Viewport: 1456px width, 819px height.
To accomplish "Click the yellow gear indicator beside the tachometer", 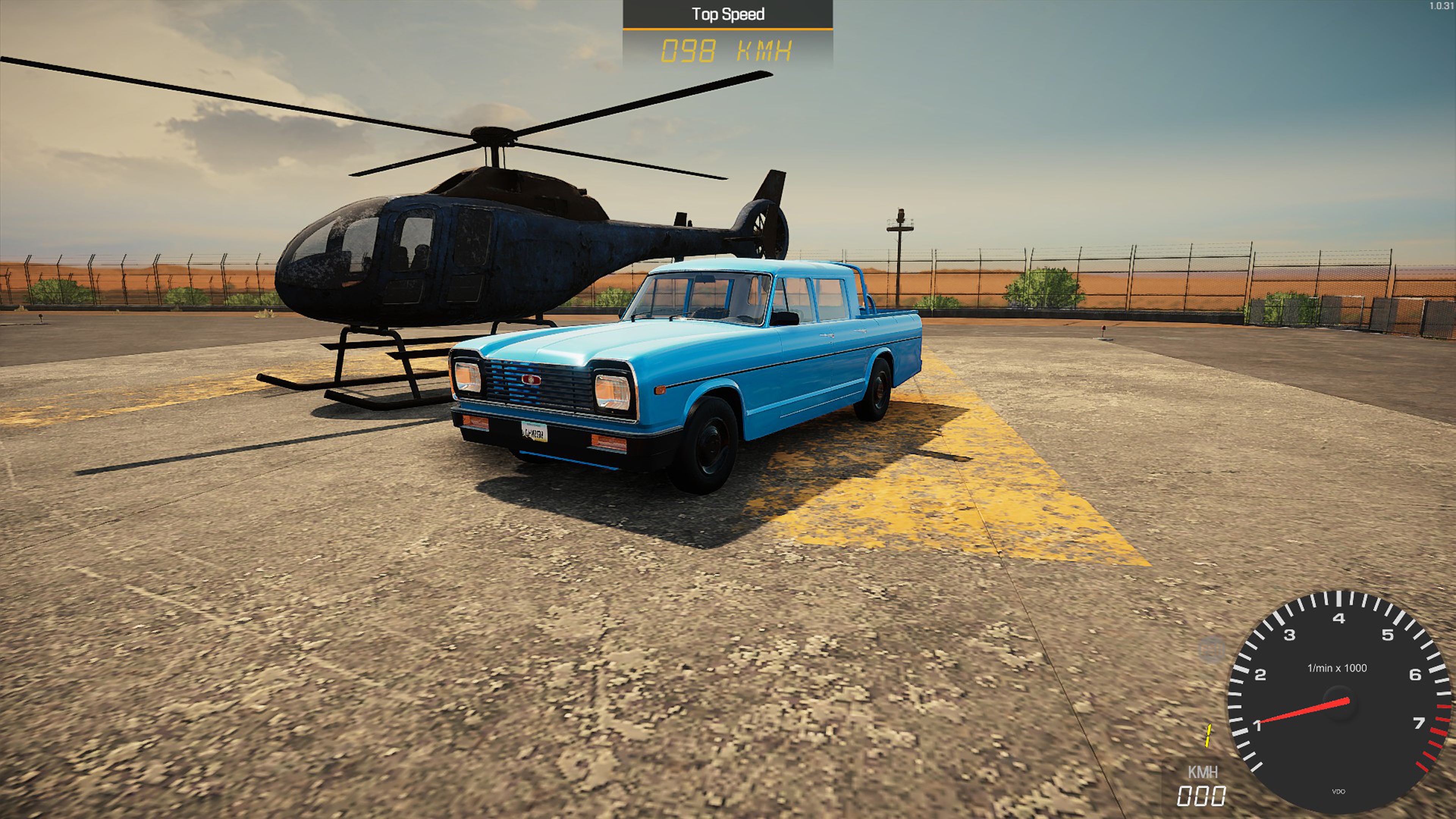I will tap(1208, 735).
